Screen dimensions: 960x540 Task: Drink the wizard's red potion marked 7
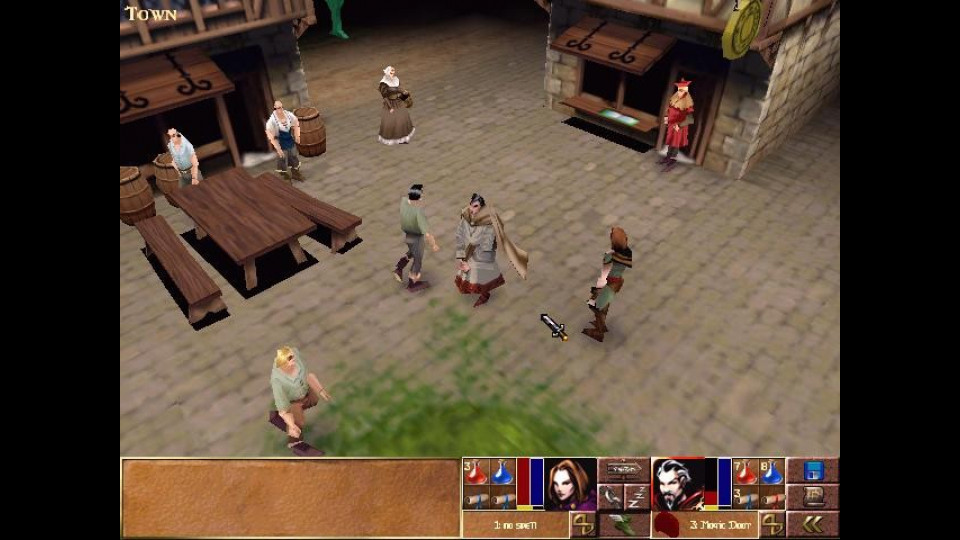click(745, 471)
